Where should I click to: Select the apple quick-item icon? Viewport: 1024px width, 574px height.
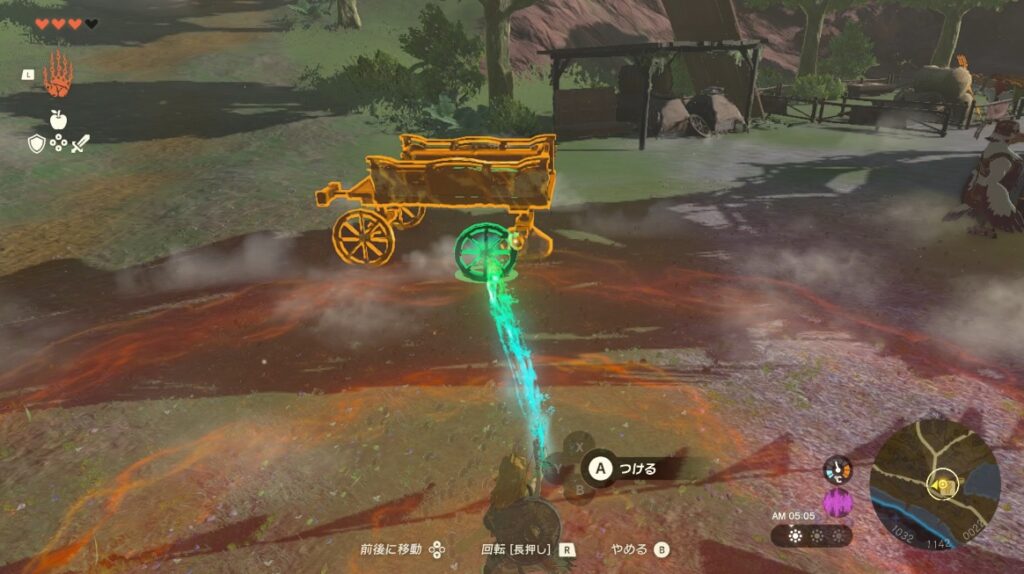tap(57, 120)
